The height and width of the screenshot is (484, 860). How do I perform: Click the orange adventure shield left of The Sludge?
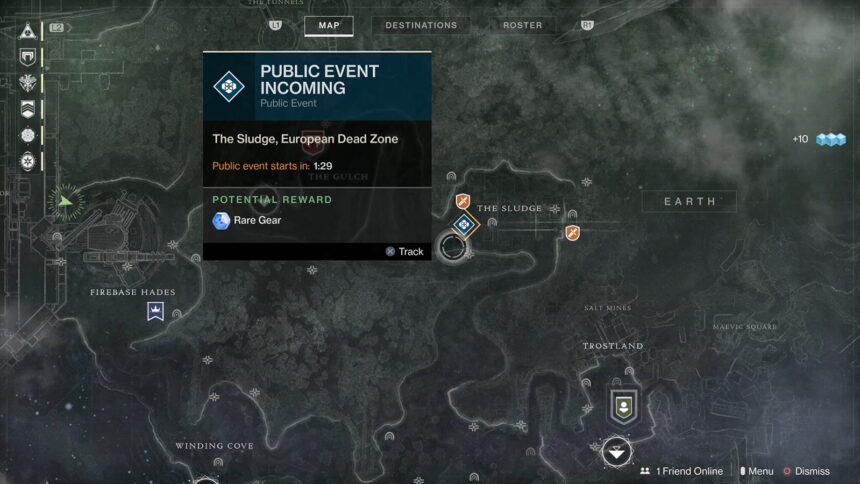coord(462,202)
